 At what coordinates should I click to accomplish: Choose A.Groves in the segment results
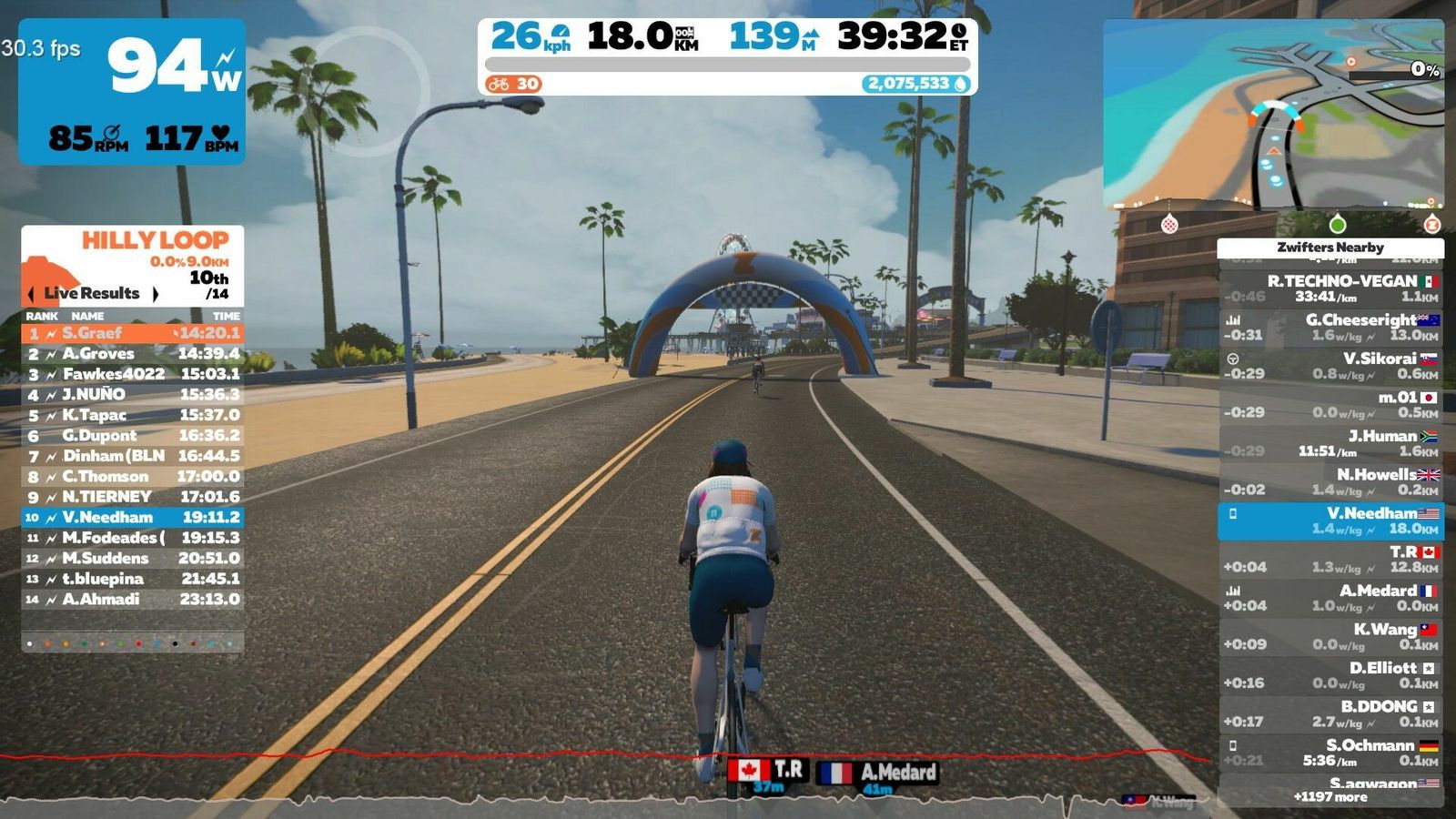pyautogui.click(x=133, y=354)
